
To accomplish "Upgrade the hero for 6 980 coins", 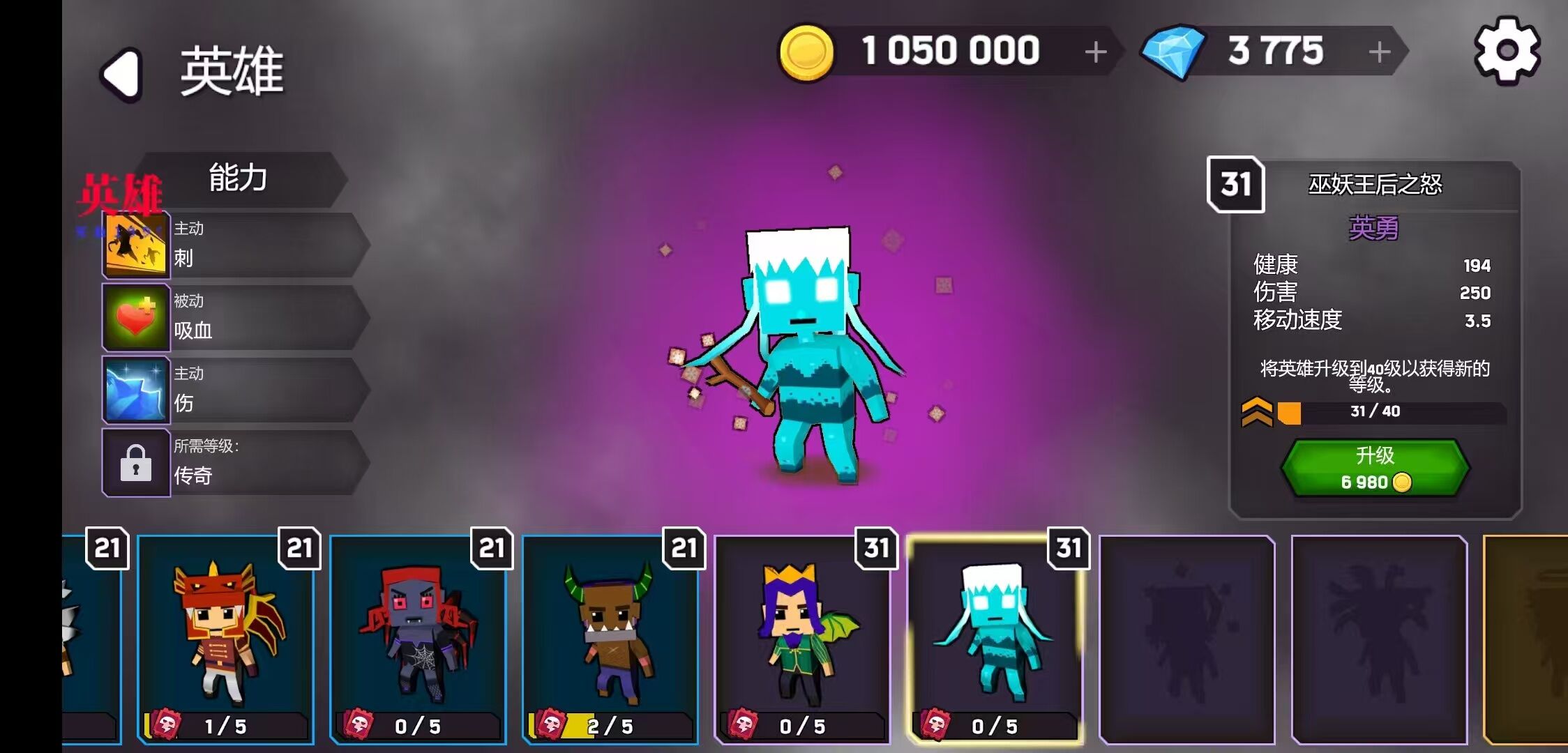I will 1375,468.
